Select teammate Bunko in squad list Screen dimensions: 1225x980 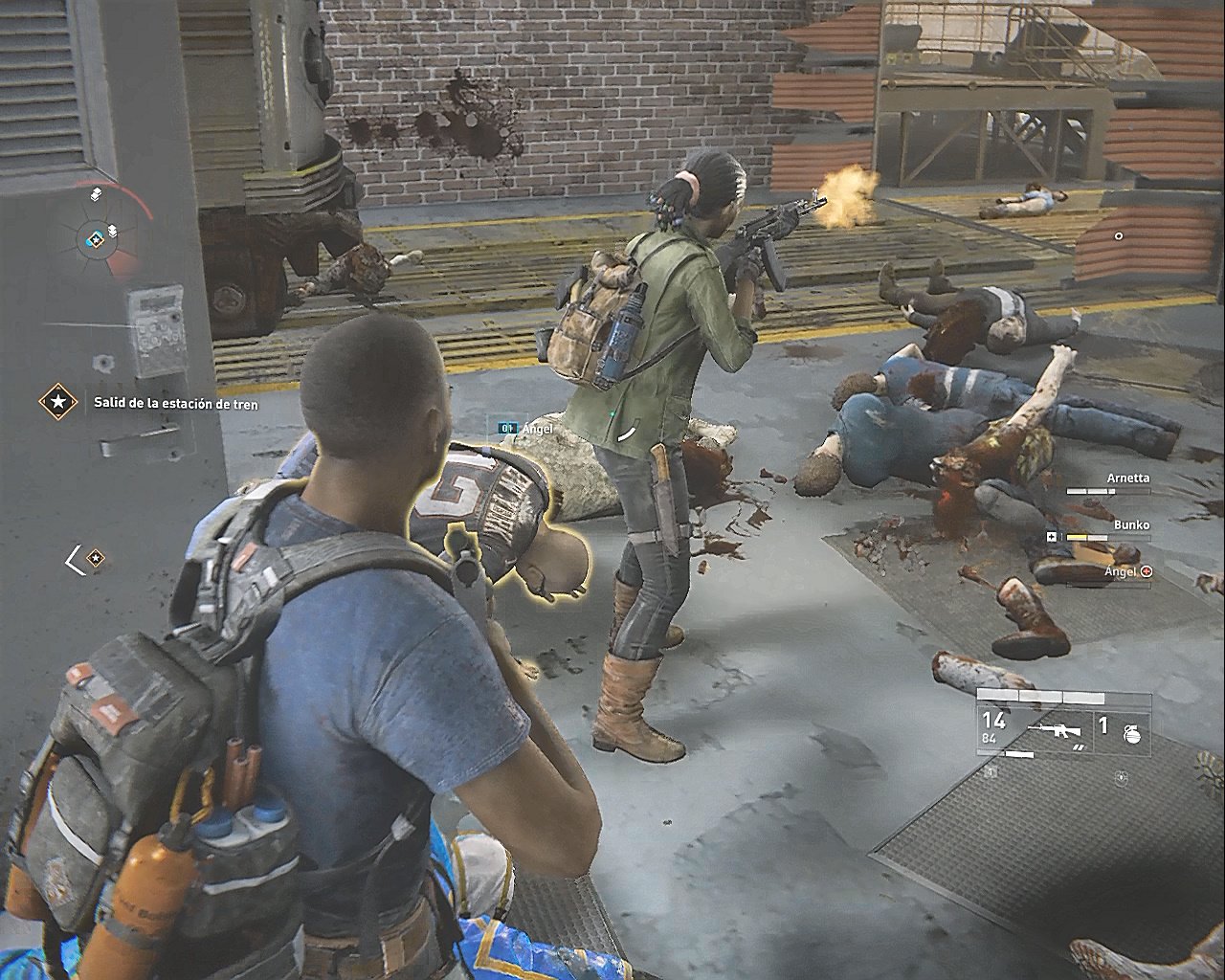1131,525
